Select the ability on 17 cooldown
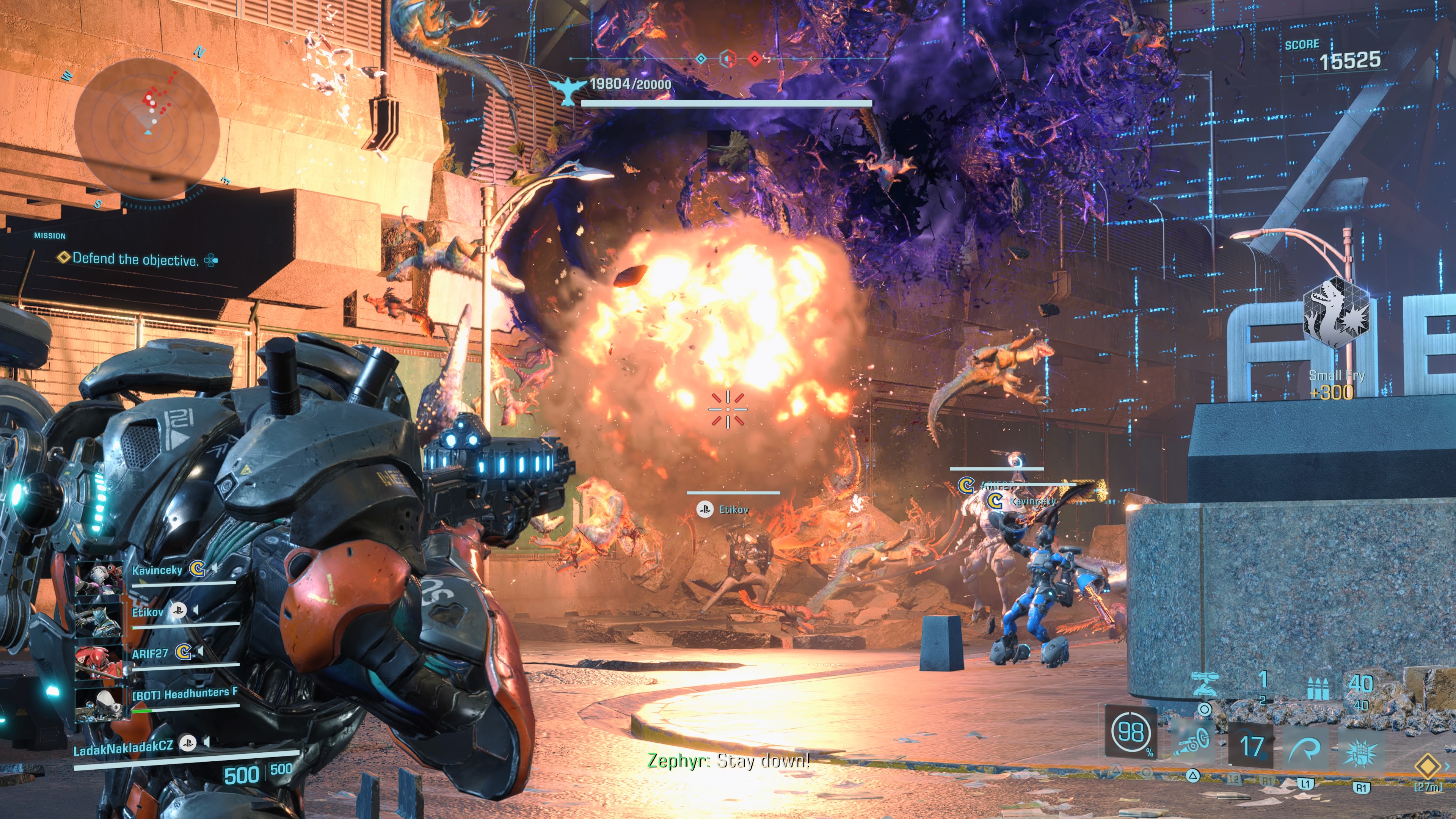 tap(1251, 746)
